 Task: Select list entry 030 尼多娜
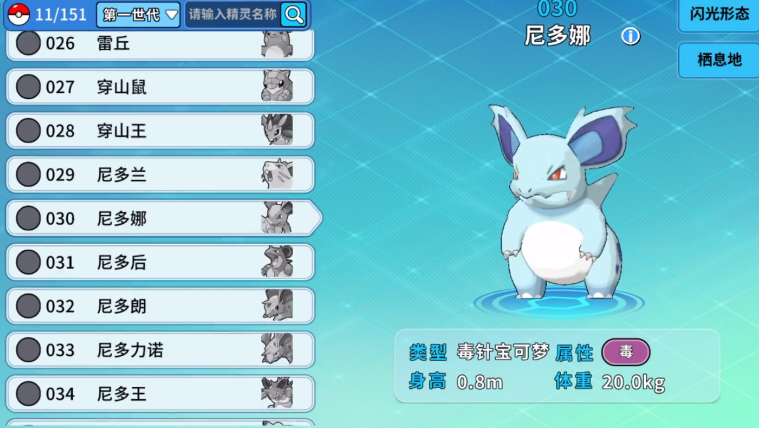pyautogui.click(x=160, y=218)
